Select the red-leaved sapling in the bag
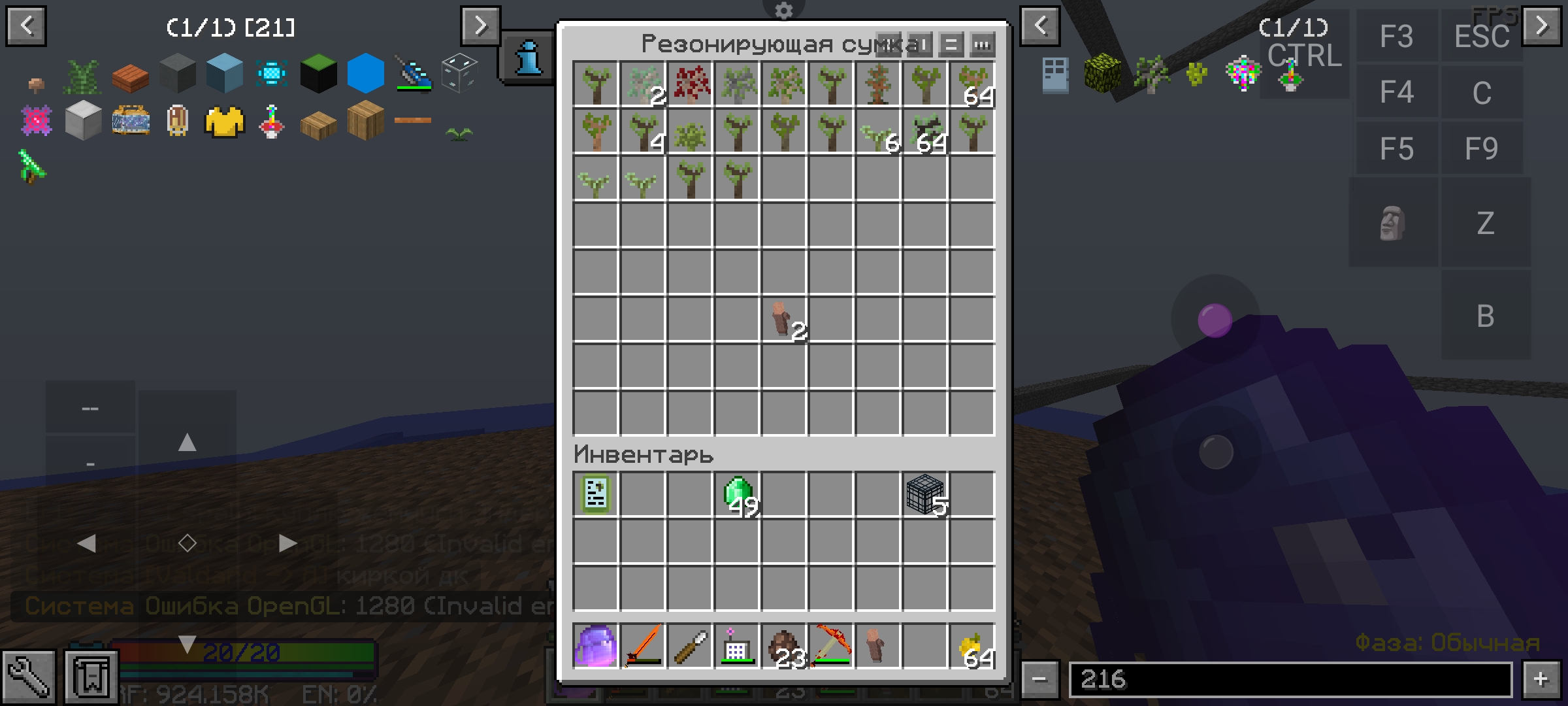Image resolution: width=1568 pixels, height=706 pixels. 691,84
